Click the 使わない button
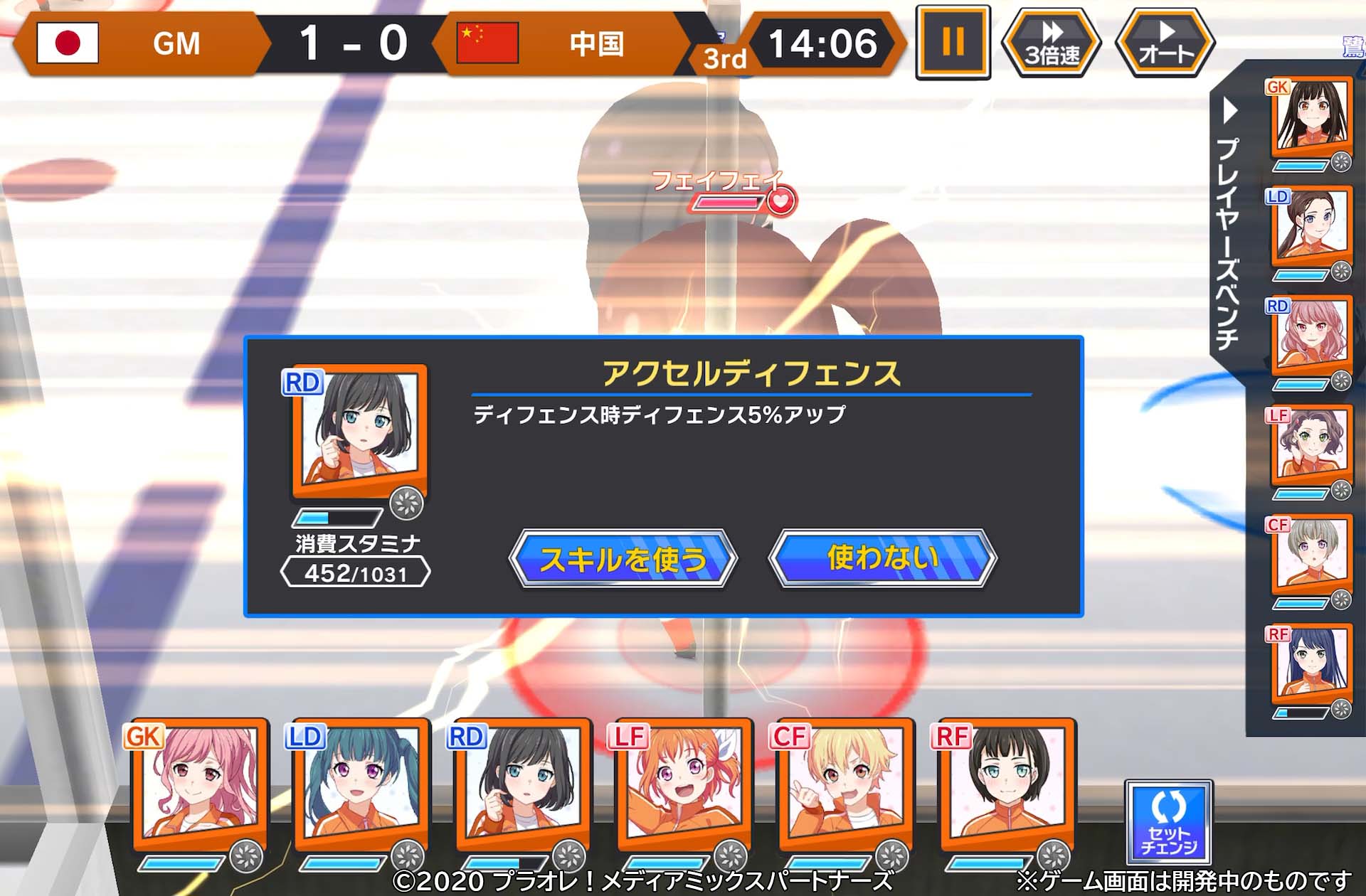The height and width of the screenshot is (896, 1366). [884, 559]
